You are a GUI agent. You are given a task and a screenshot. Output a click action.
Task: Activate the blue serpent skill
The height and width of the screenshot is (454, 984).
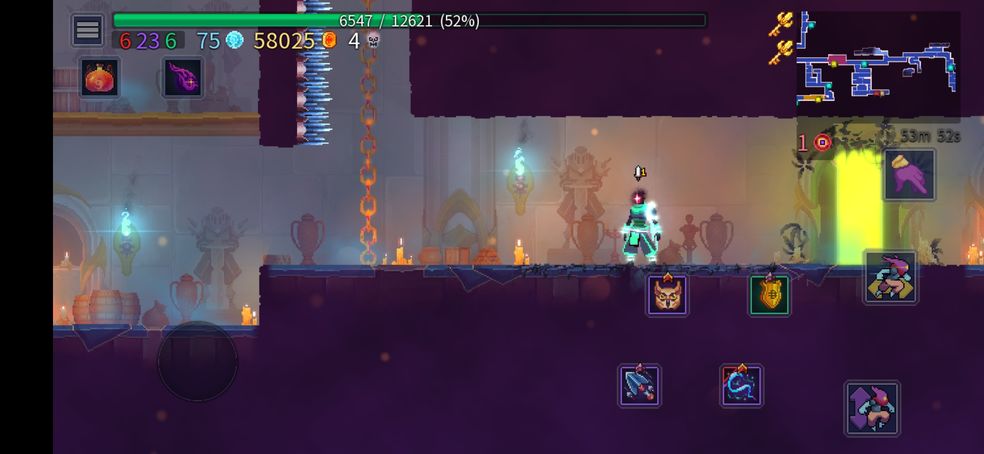742,385
